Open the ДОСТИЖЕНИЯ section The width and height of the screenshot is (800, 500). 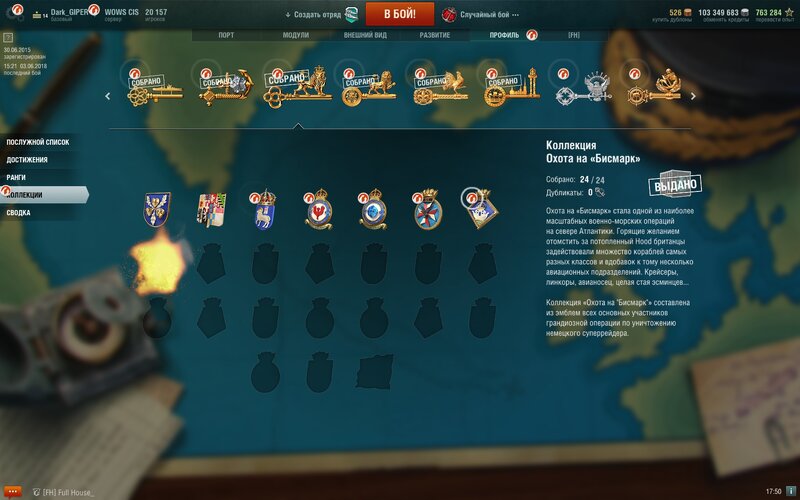coord(28,160)
